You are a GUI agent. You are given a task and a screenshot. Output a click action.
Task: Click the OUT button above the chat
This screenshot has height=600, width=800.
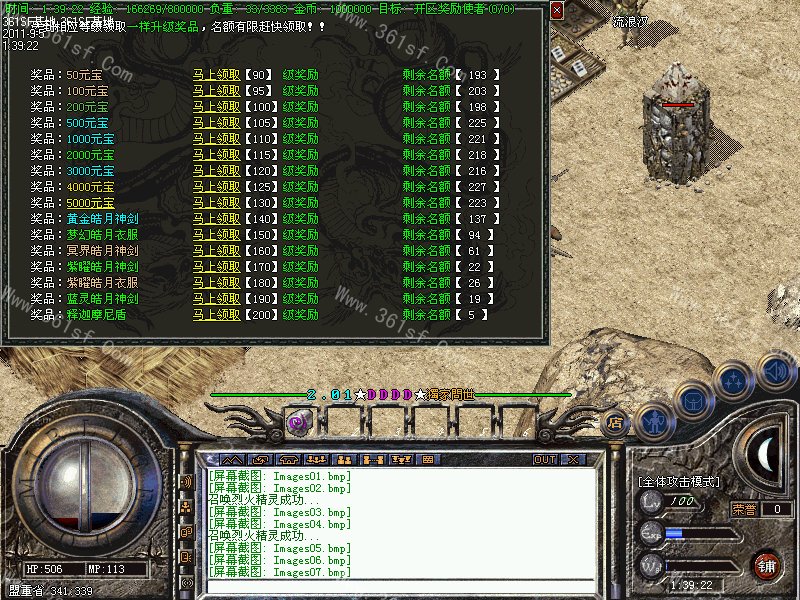click(x=545, y=459)
